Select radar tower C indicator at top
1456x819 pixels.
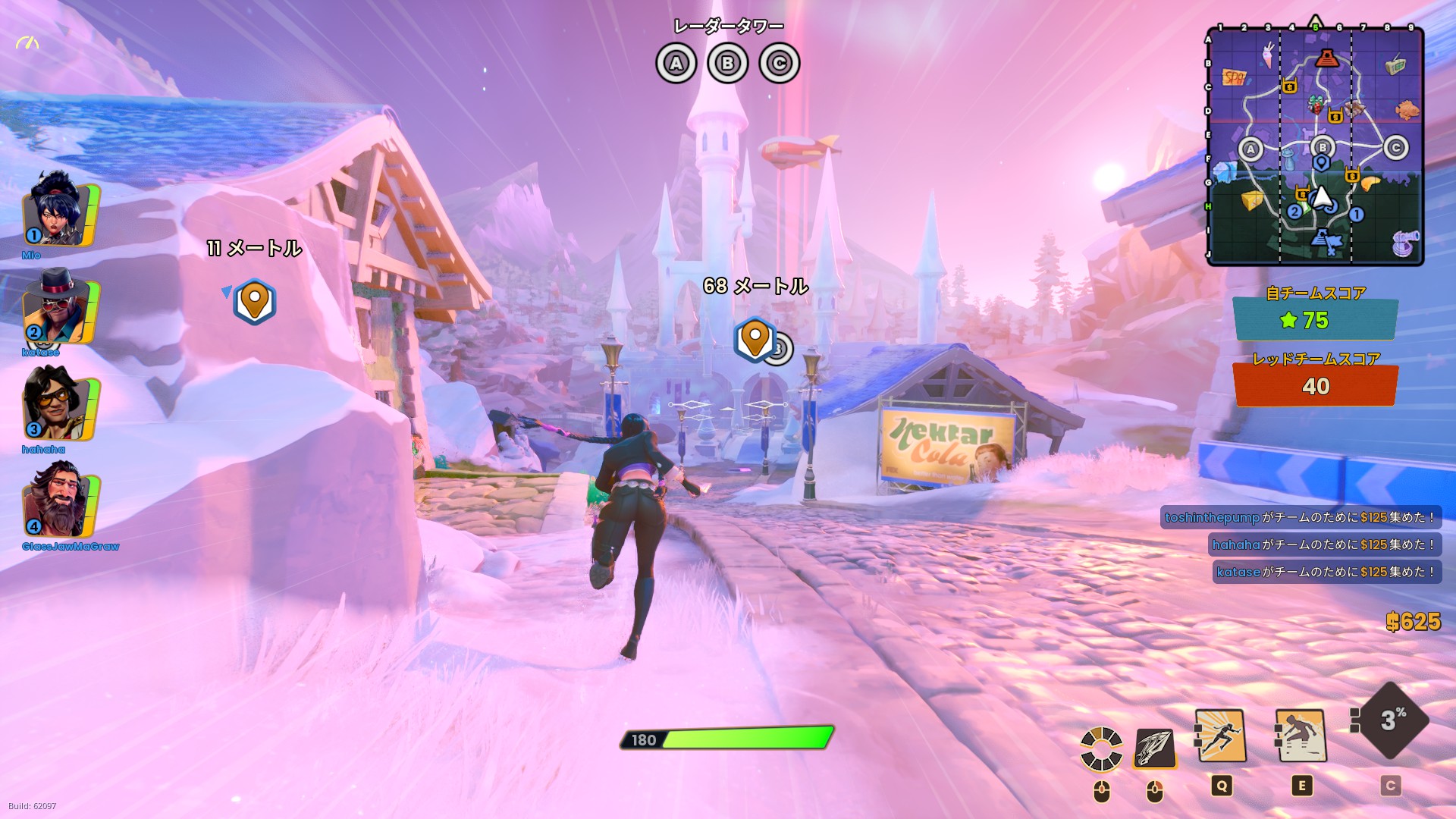pyautogui.click(x=779, y=63)
